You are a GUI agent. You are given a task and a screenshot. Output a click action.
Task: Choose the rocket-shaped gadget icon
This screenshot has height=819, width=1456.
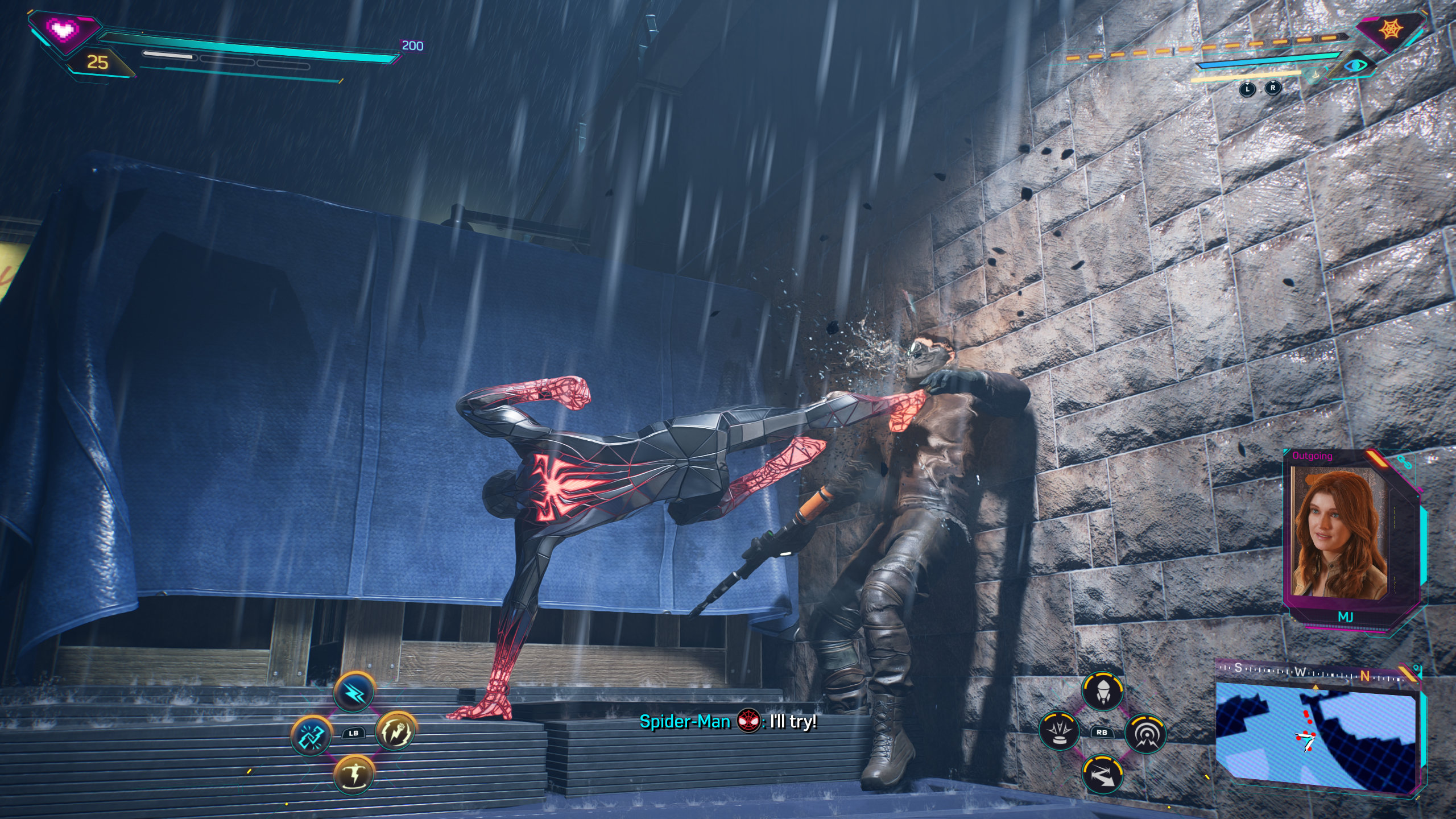point(1102,691)
